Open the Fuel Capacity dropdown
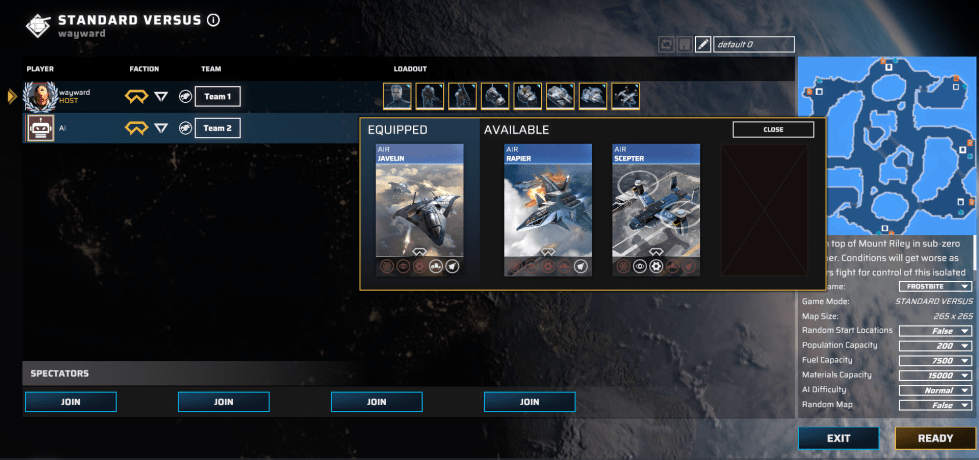The width and height of the screenshot is (979, 460). 935,361
